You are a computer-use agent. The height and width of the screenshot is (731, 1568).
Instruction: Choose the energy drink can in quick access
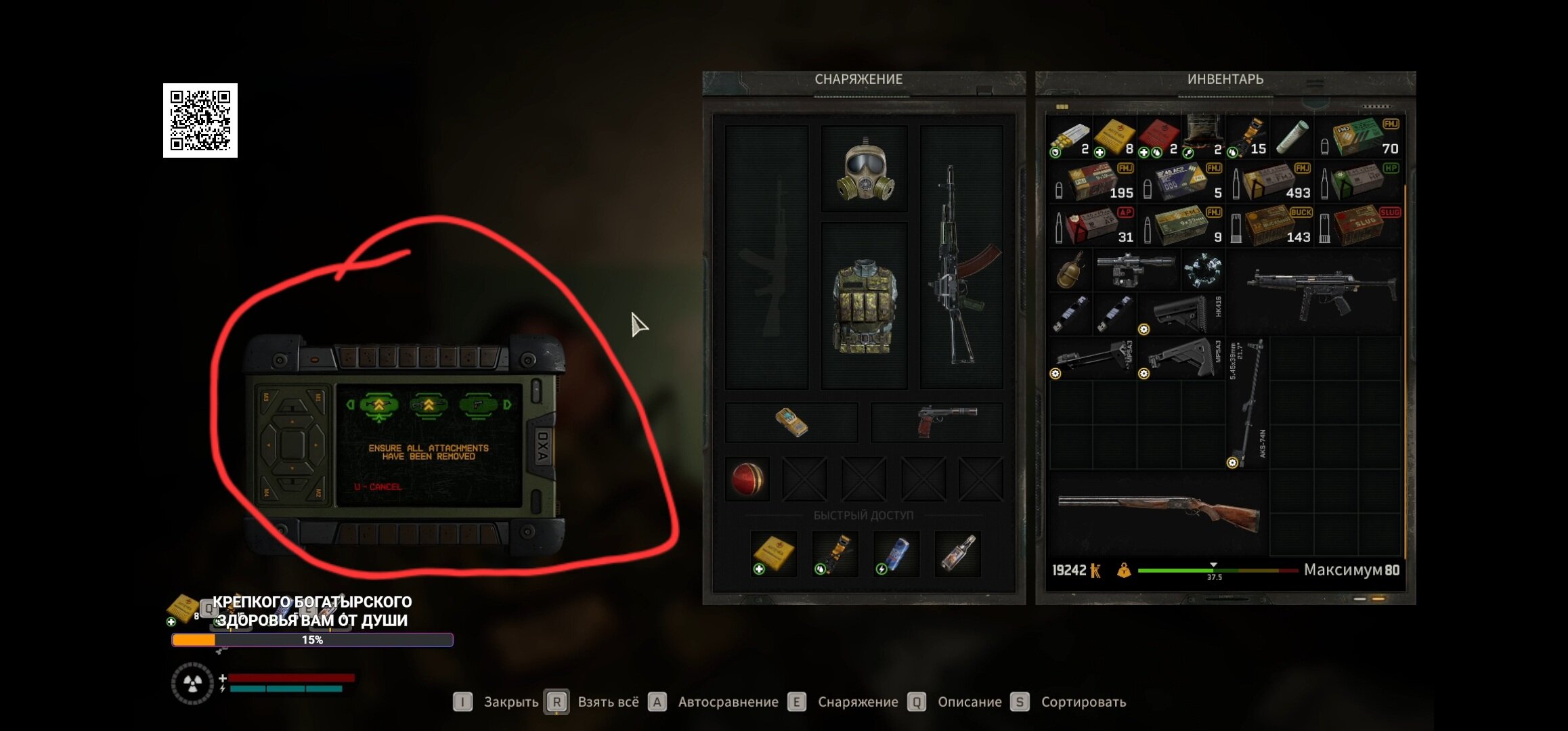(x=895, y=554)
